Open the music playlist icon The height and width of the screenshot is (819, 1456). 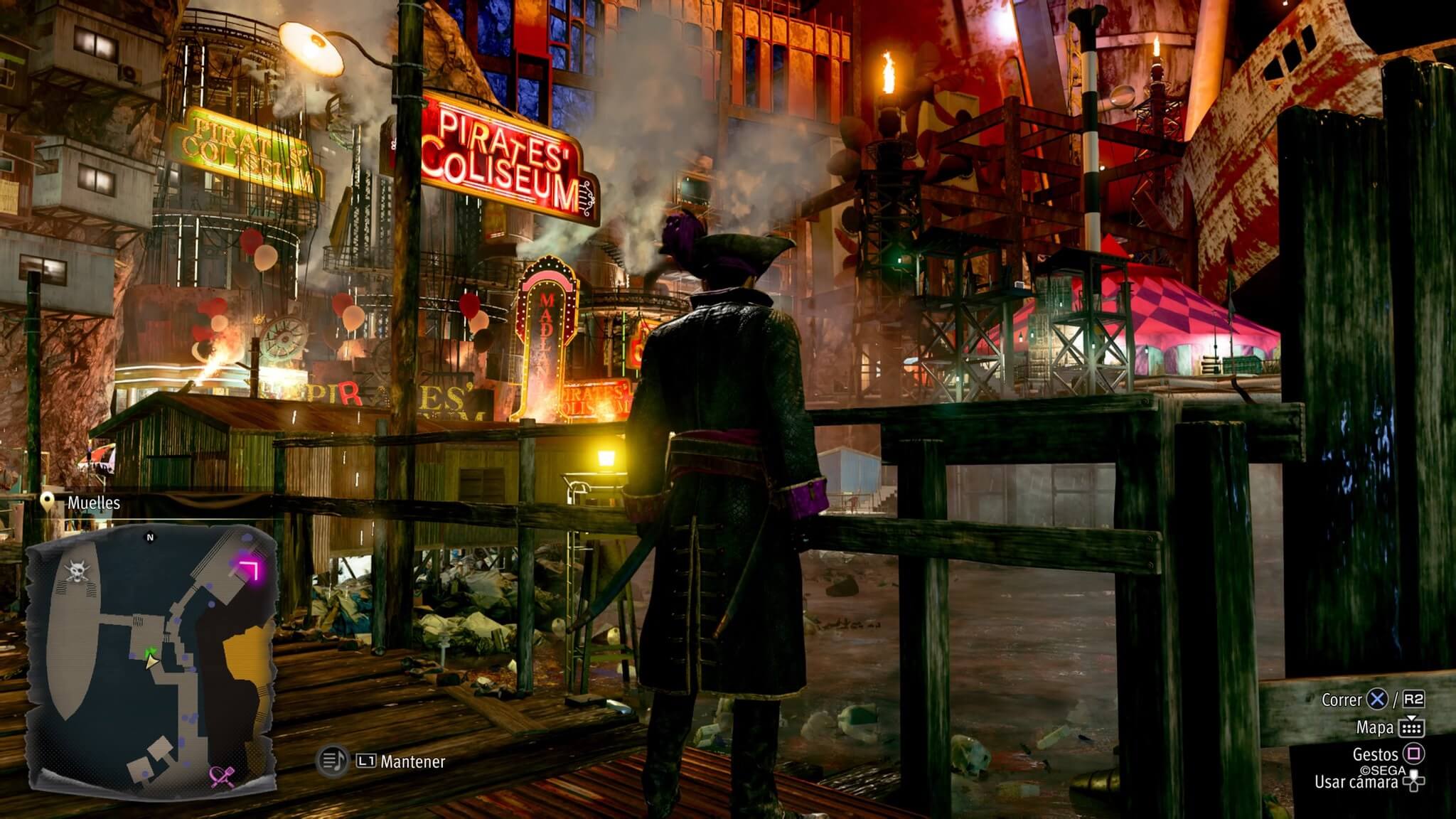tap(331, 761)
